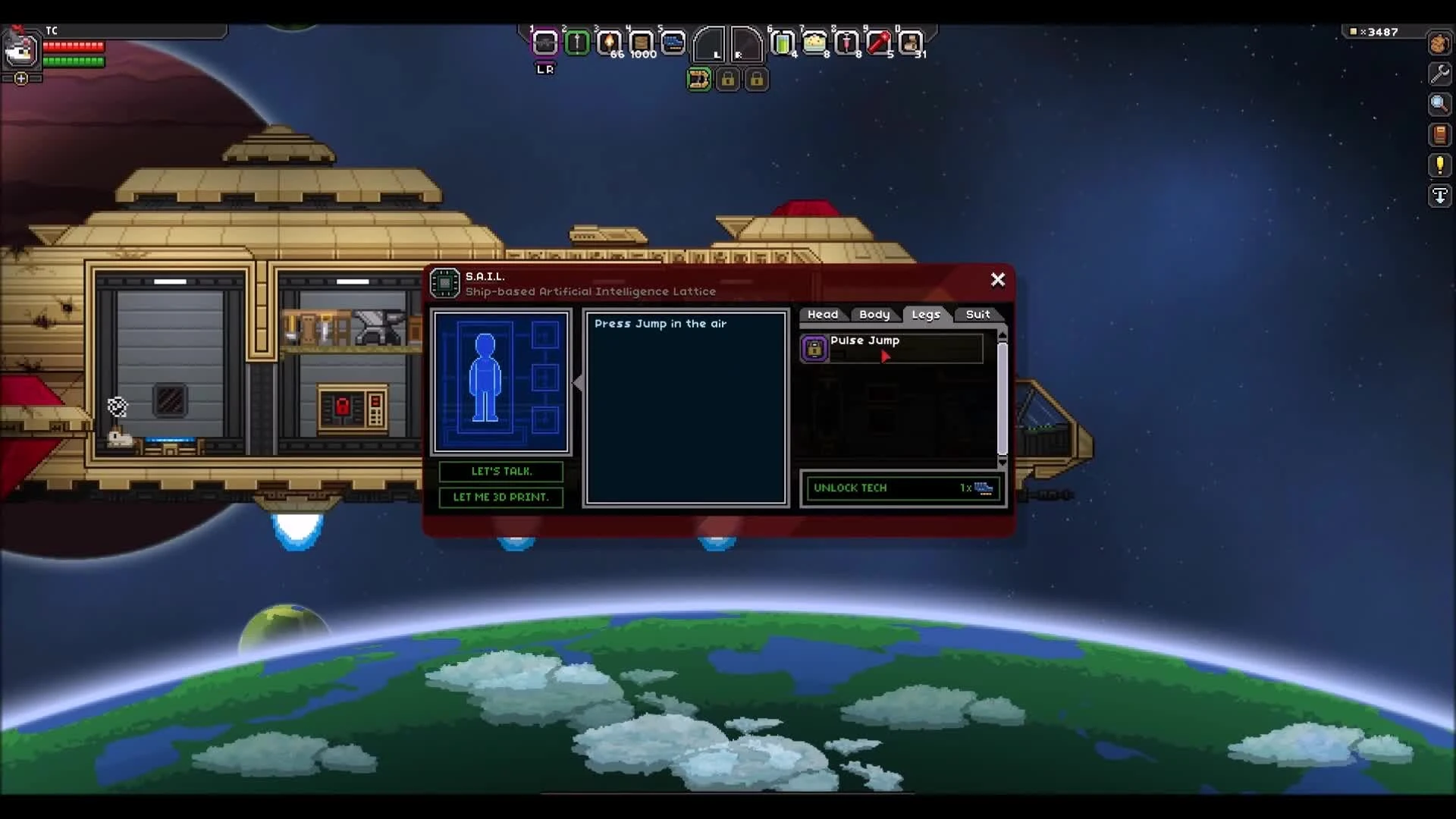Toggle the left-hand lock button
The width and height of the screenshot is (1456, 819).
[x=729, y=79]
